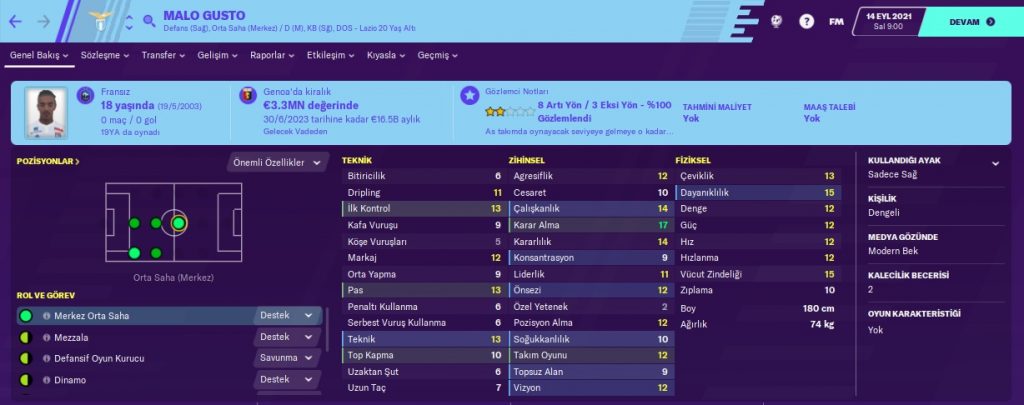This screenshot has height=405, width=1024.
Task: Open the Kıyasla menu
Action: click(390, 56)
